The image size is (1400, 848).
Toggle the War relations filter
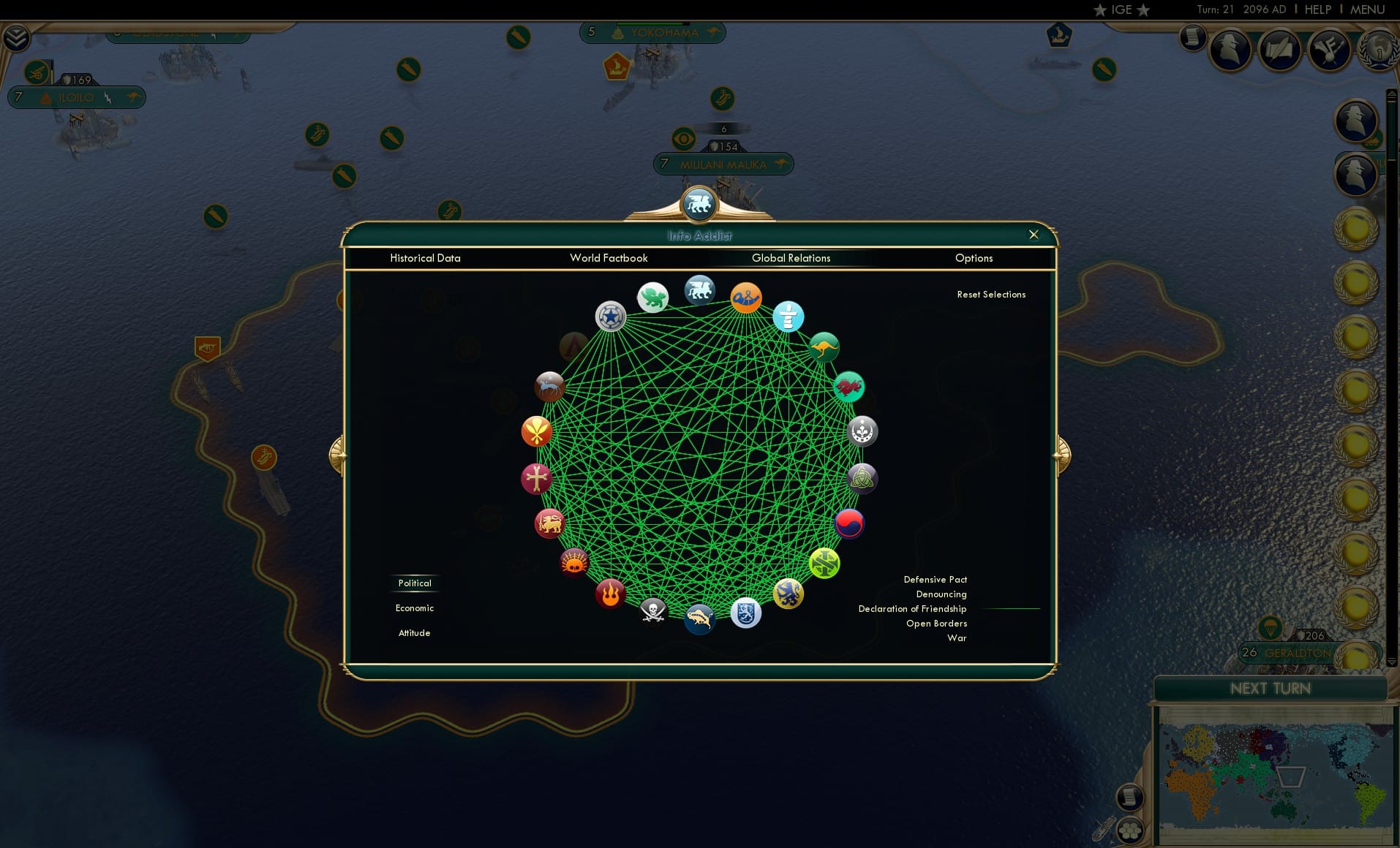[957, 638]
